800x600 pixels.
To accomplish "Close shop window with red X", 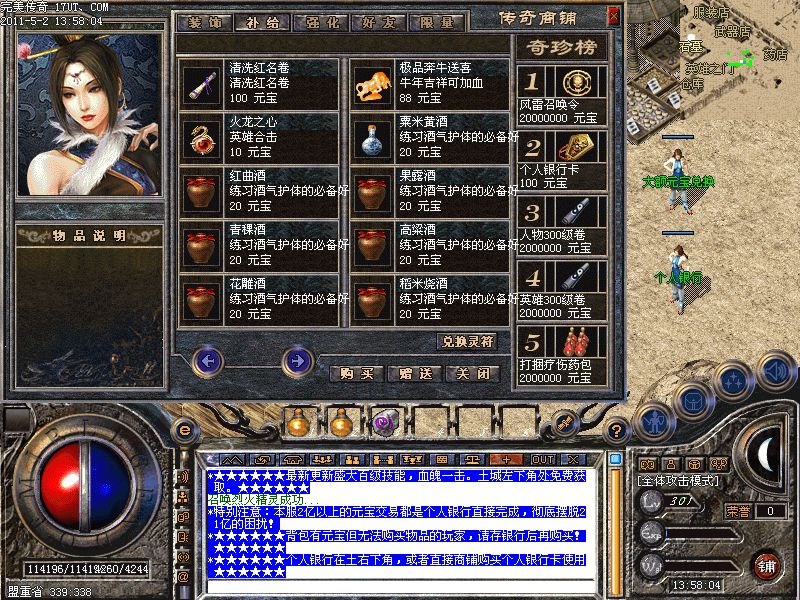I will coord(613,13).
